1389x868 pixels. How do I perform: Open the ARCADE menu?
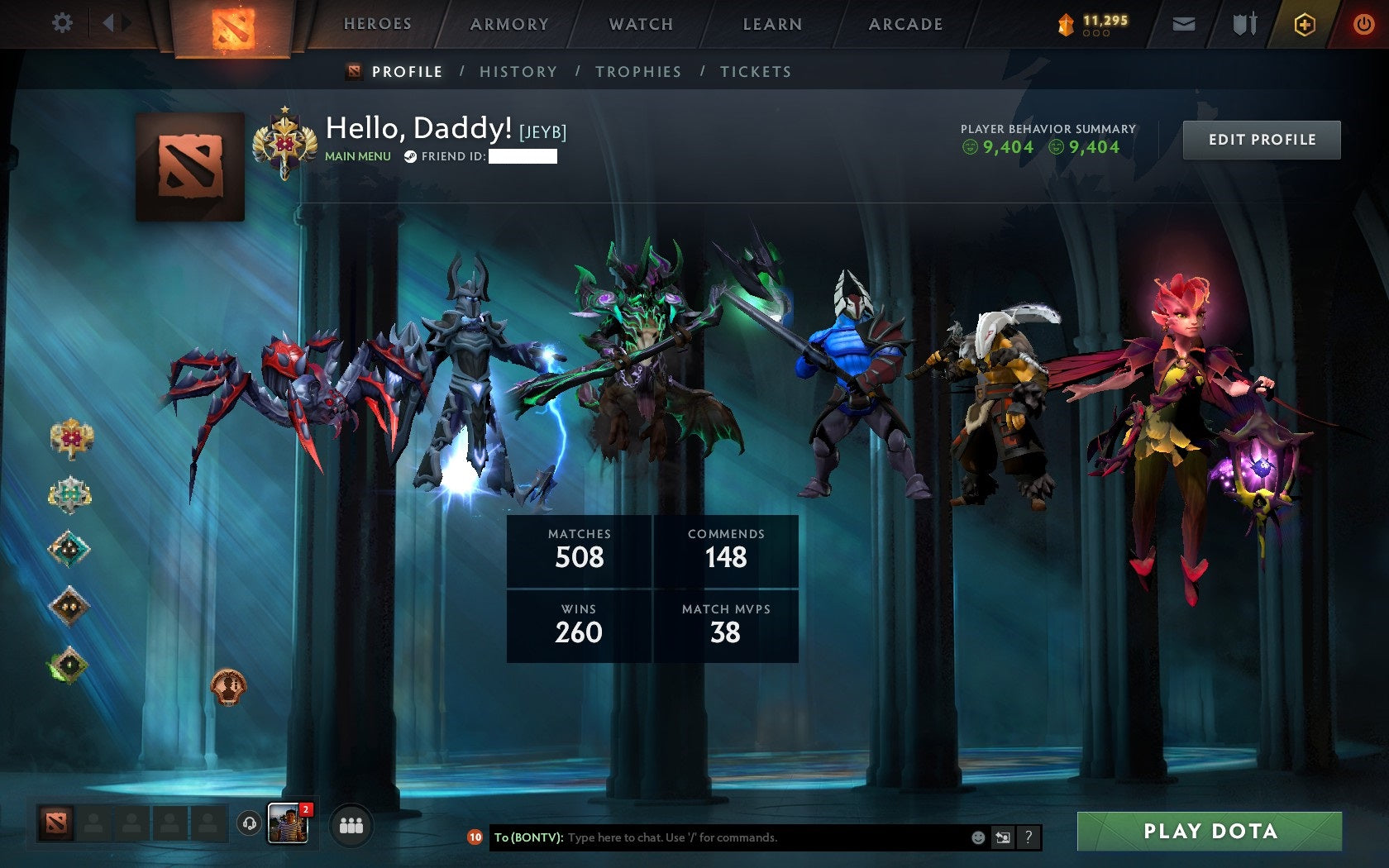pyautogui.click(x=904, y=24)
